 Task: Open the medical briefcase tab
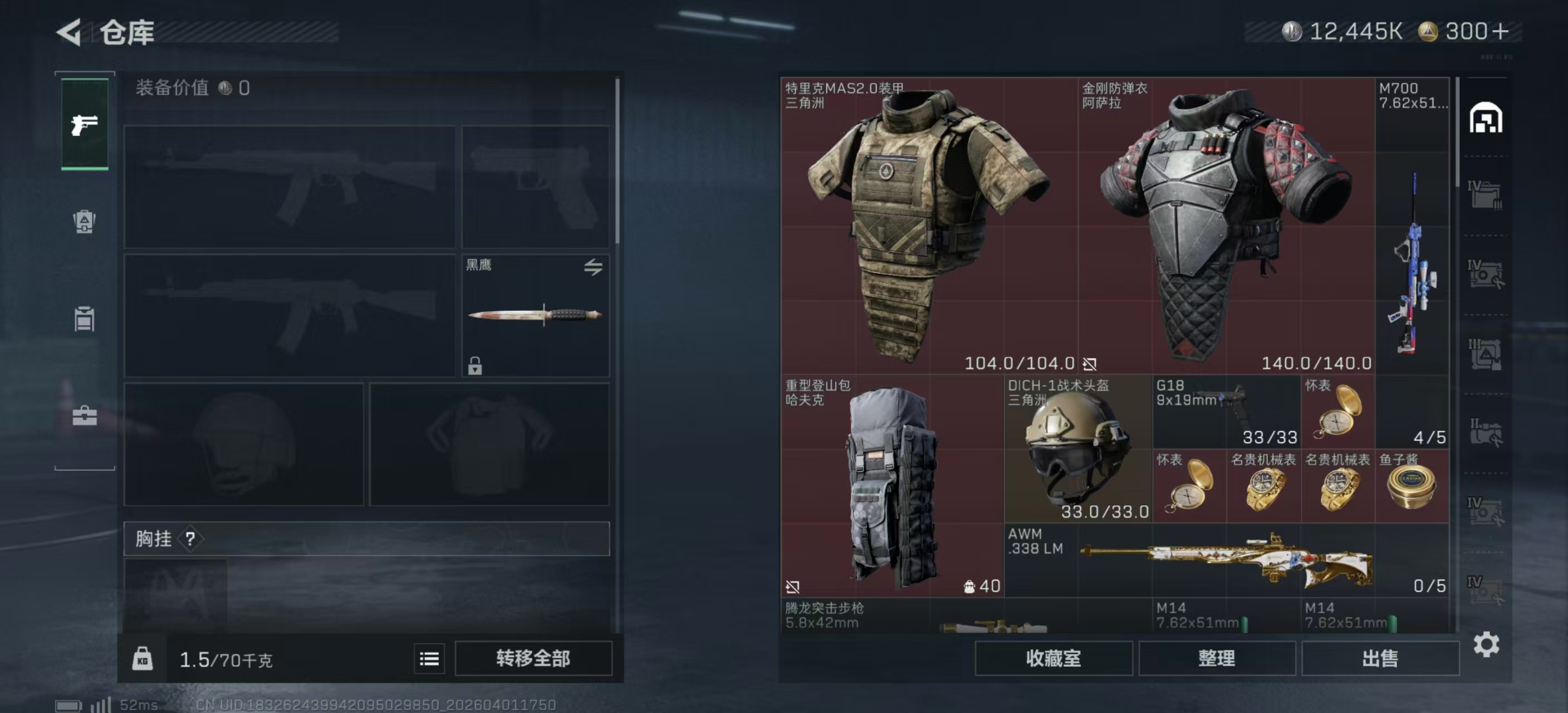click(x=85, y=416)
